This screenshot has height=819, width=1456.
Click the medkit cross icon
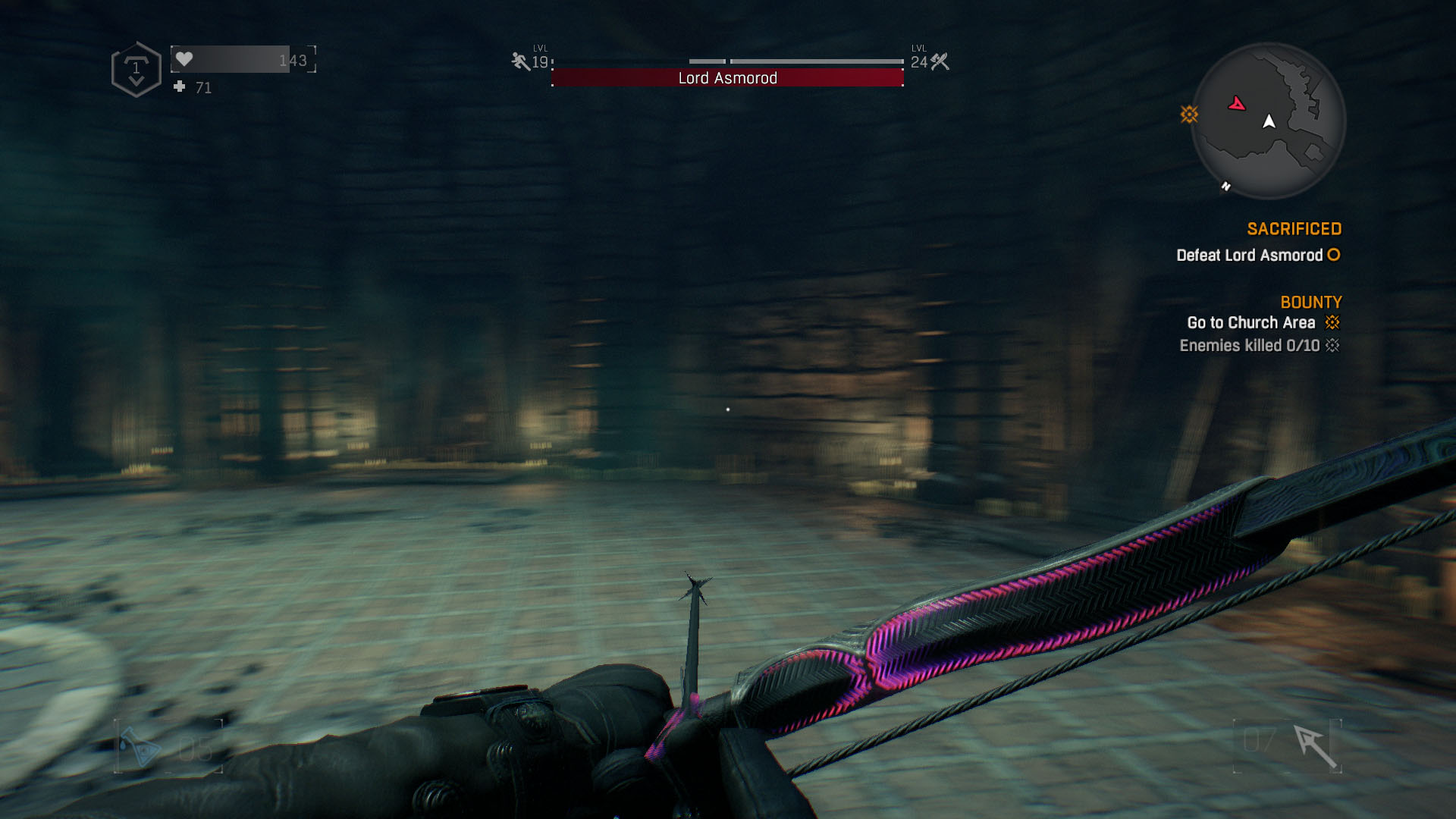point(180,87)
